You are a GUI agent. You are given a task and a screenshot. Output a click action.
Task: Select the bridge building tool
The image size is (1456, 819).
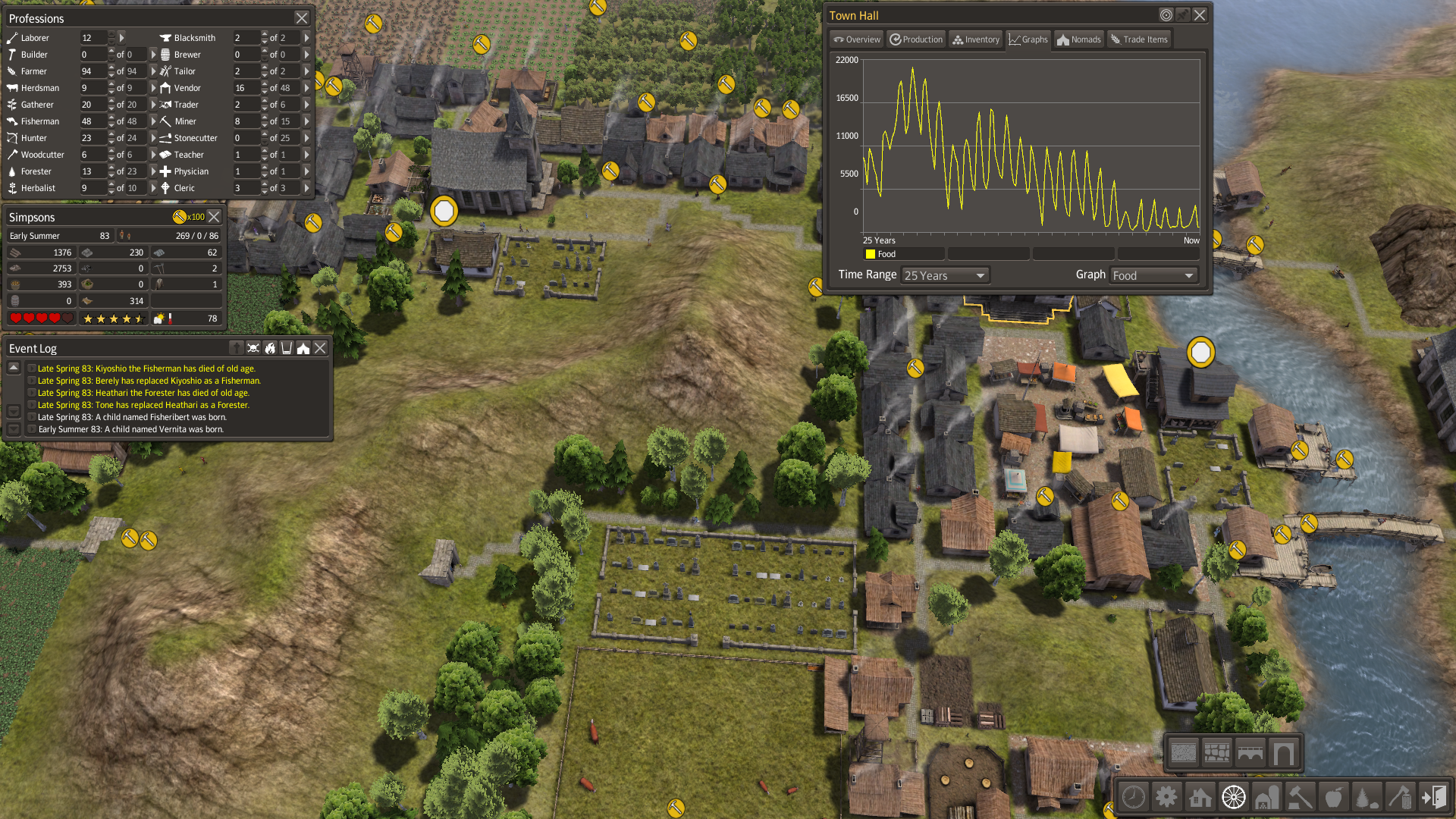[1250, 752]
